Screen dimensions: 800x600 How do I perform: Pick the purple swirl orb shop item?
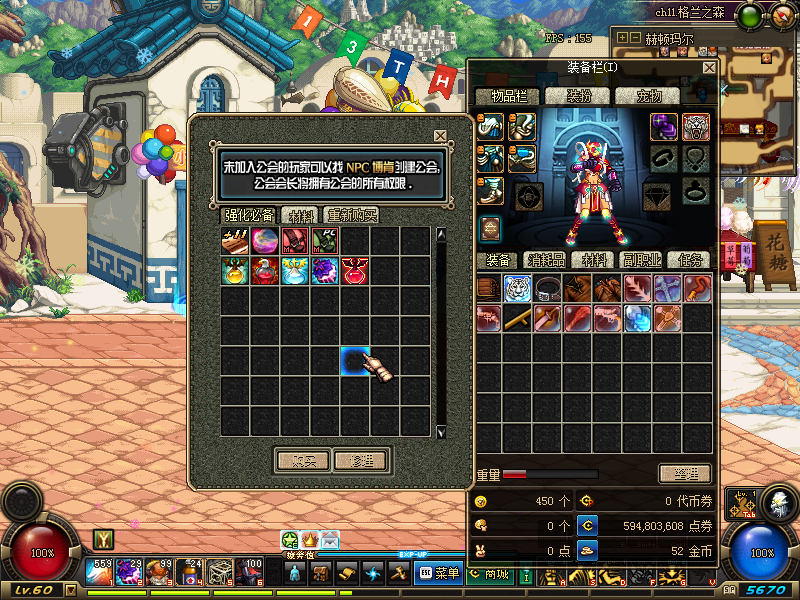tap(326, 271)
